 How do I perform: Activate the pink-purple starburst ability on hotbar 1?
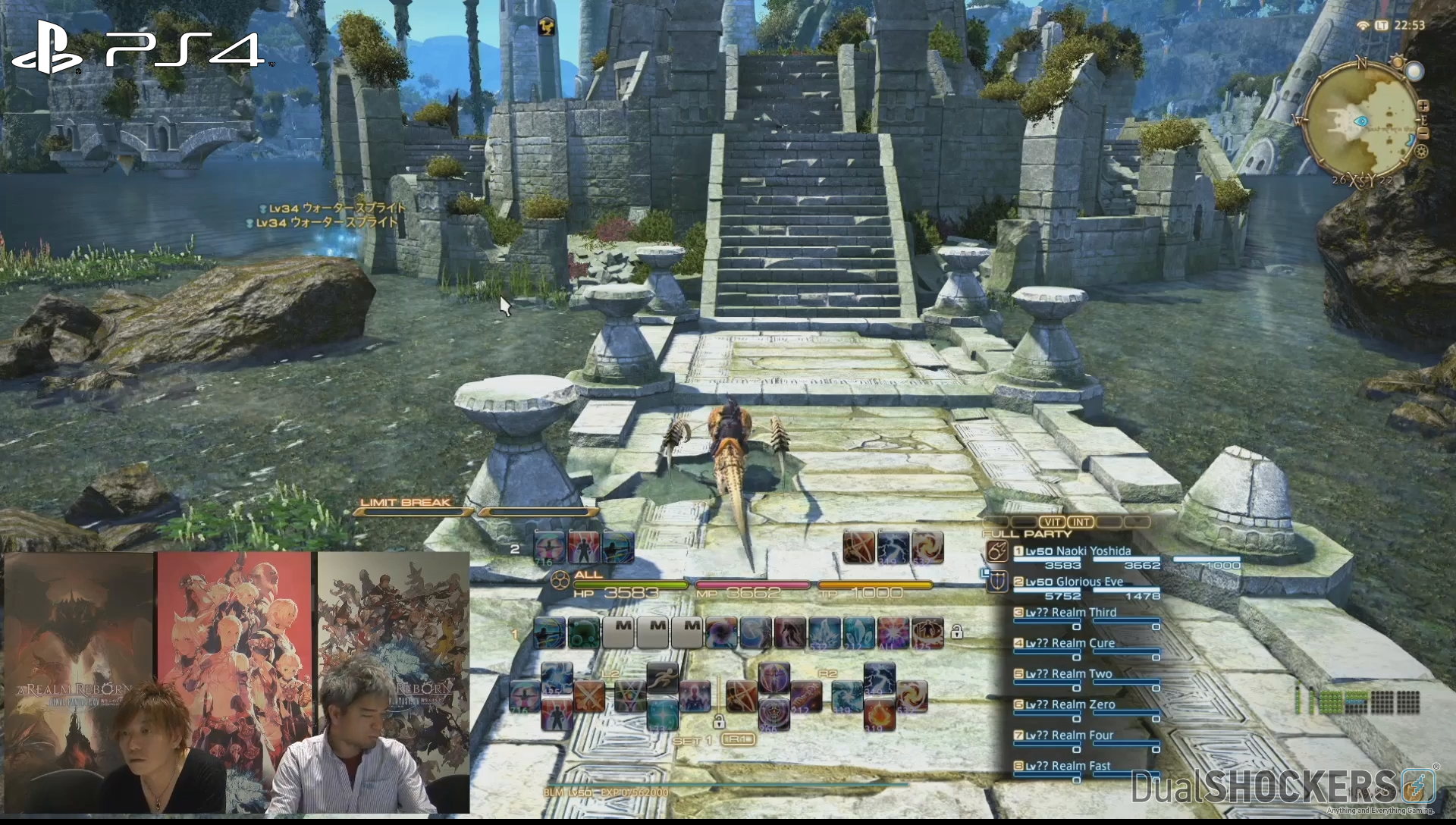point(893,633)
